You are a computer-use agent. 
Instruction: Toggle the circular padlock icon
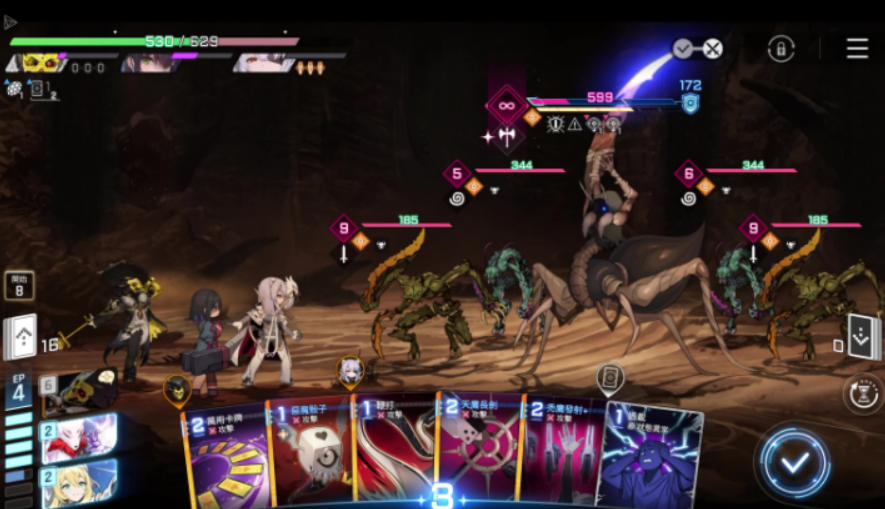point(781,48)
